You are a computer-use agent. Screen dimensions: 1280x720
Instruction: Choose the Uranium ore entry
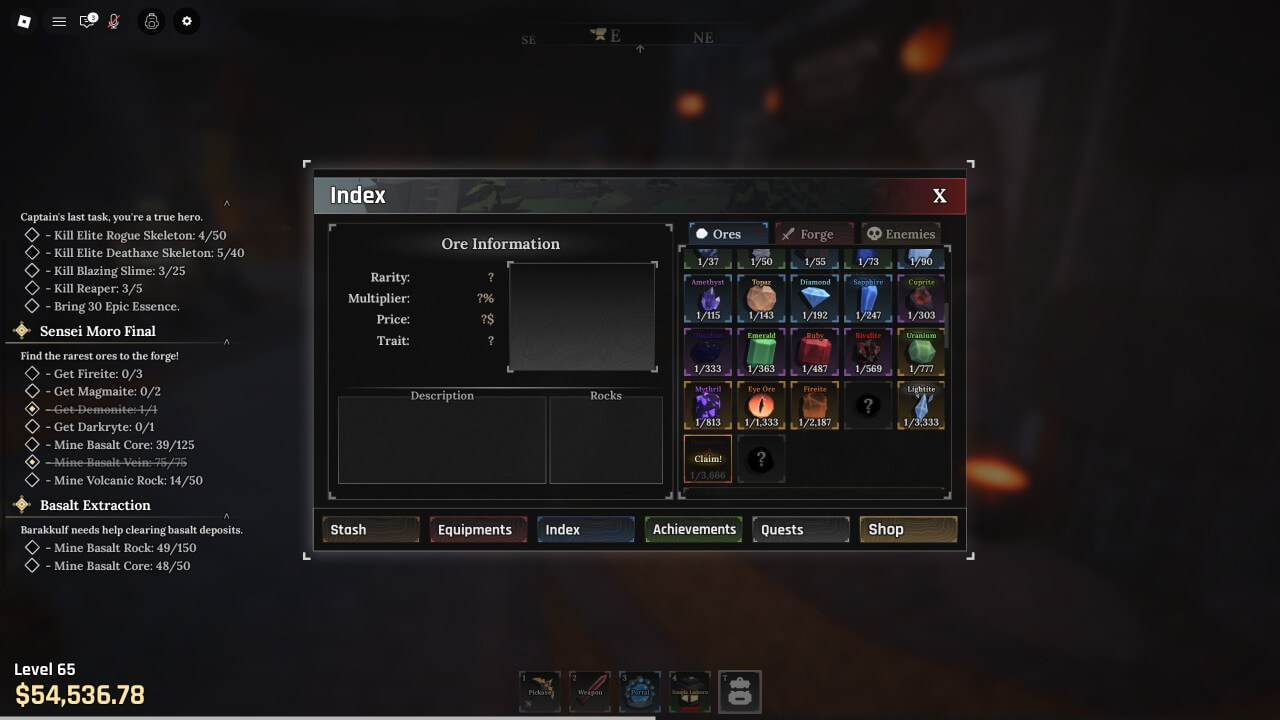921,352
